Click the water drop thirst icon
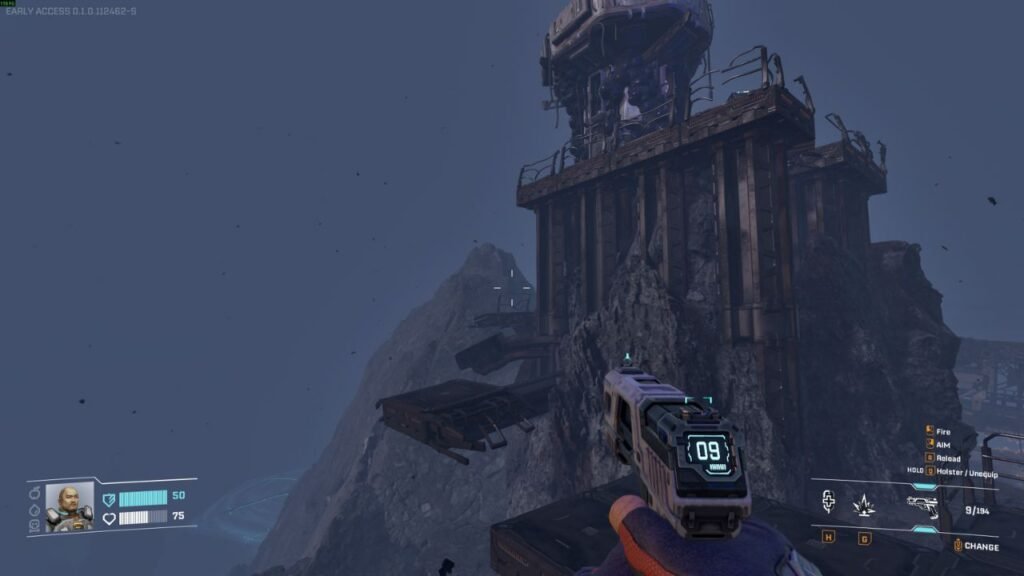Screen dimensions: 1024x576 point(34,508)
